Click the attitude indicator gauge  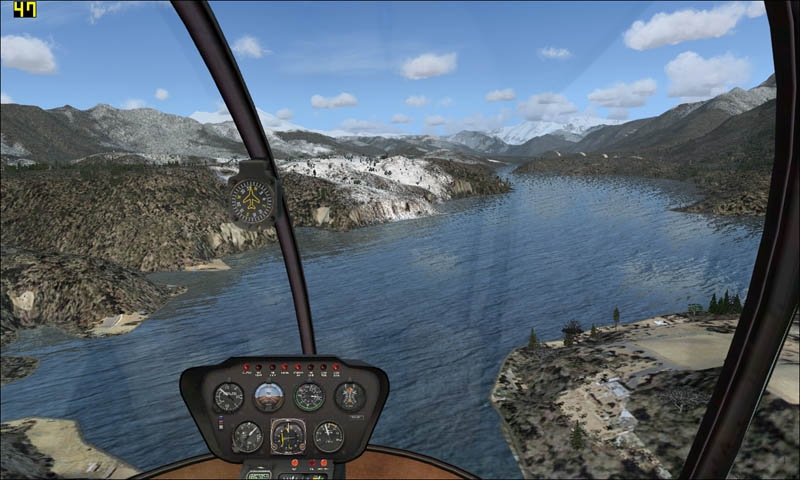(x=268, y=397)
